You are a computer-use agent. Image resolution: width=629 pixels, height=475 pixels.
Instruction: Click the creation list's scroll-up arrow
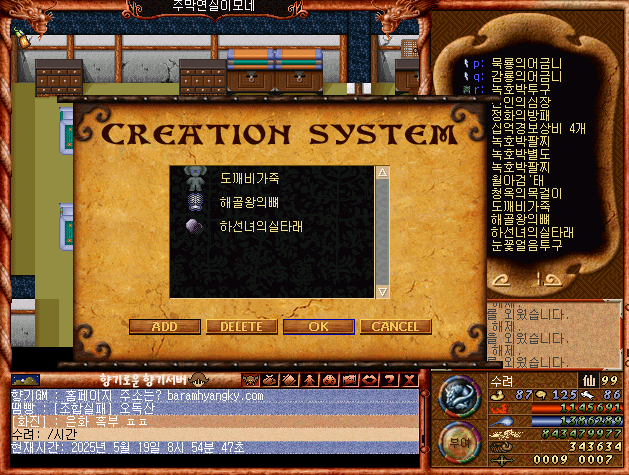click(381, 173)
